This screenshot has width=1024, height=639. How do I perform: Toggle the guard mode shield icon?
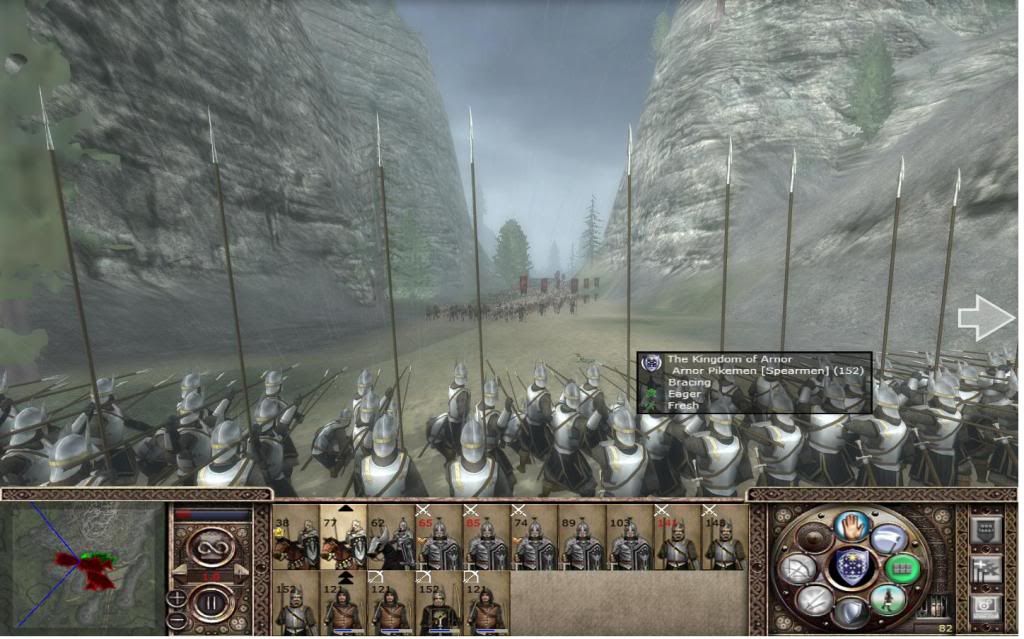coord(851,612)
